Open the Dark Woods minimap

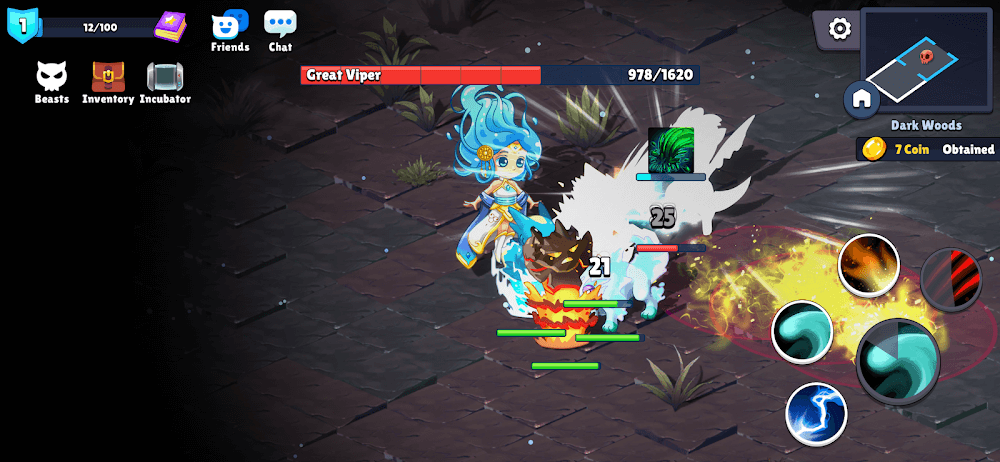tap(926, 60)
